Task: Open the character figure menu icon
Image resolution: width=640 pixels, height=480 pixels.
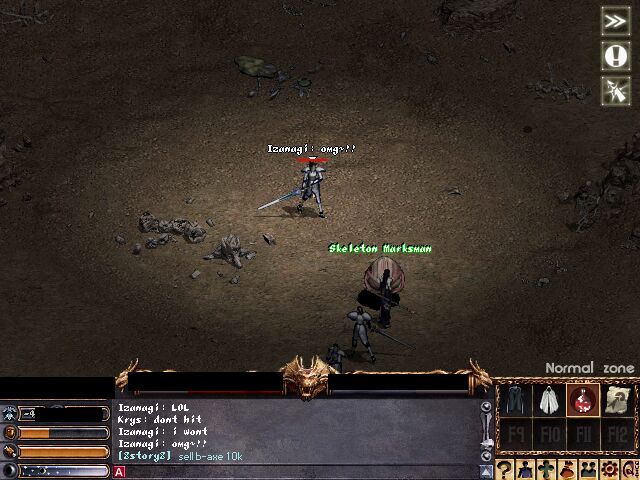Action: pyautogui.click(x=526, y=469)
